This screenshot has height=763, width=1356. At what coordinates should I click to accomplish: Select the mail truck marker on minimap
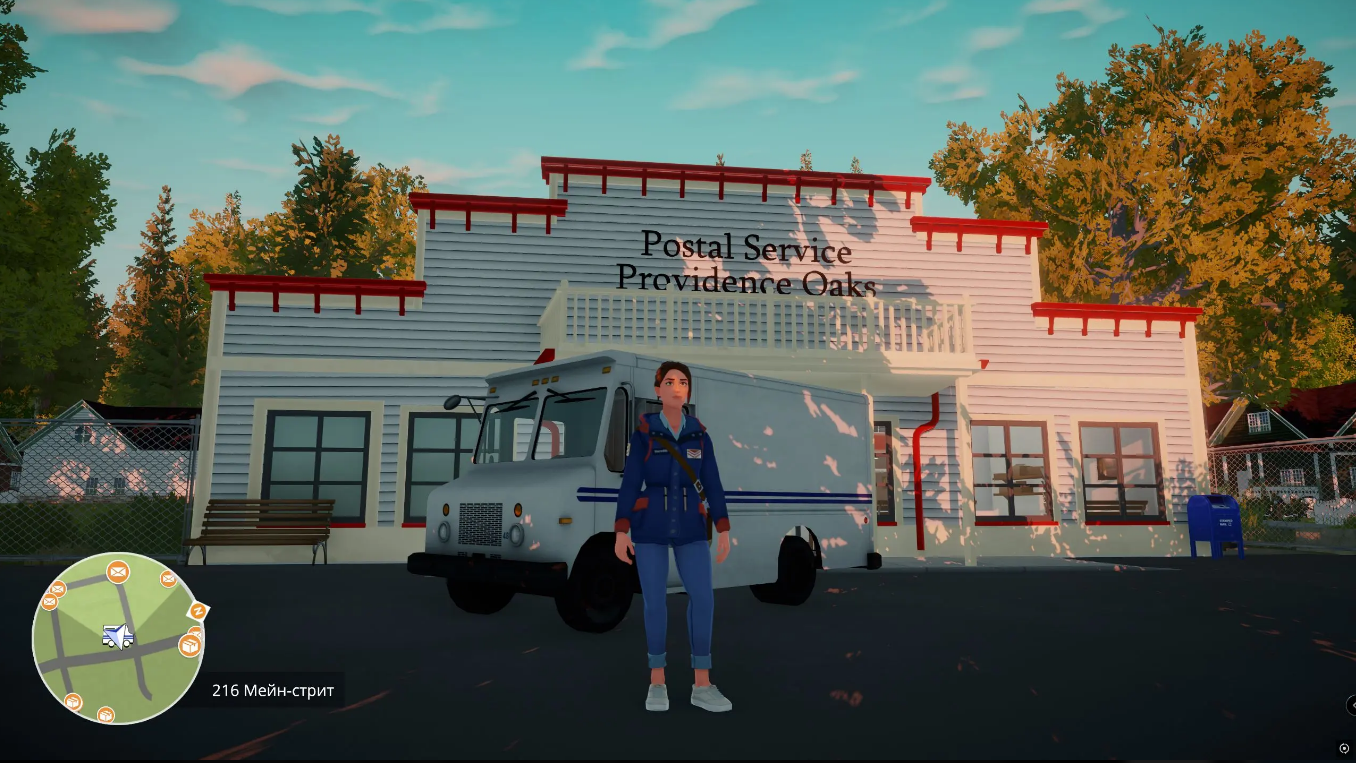pos(117,636)
